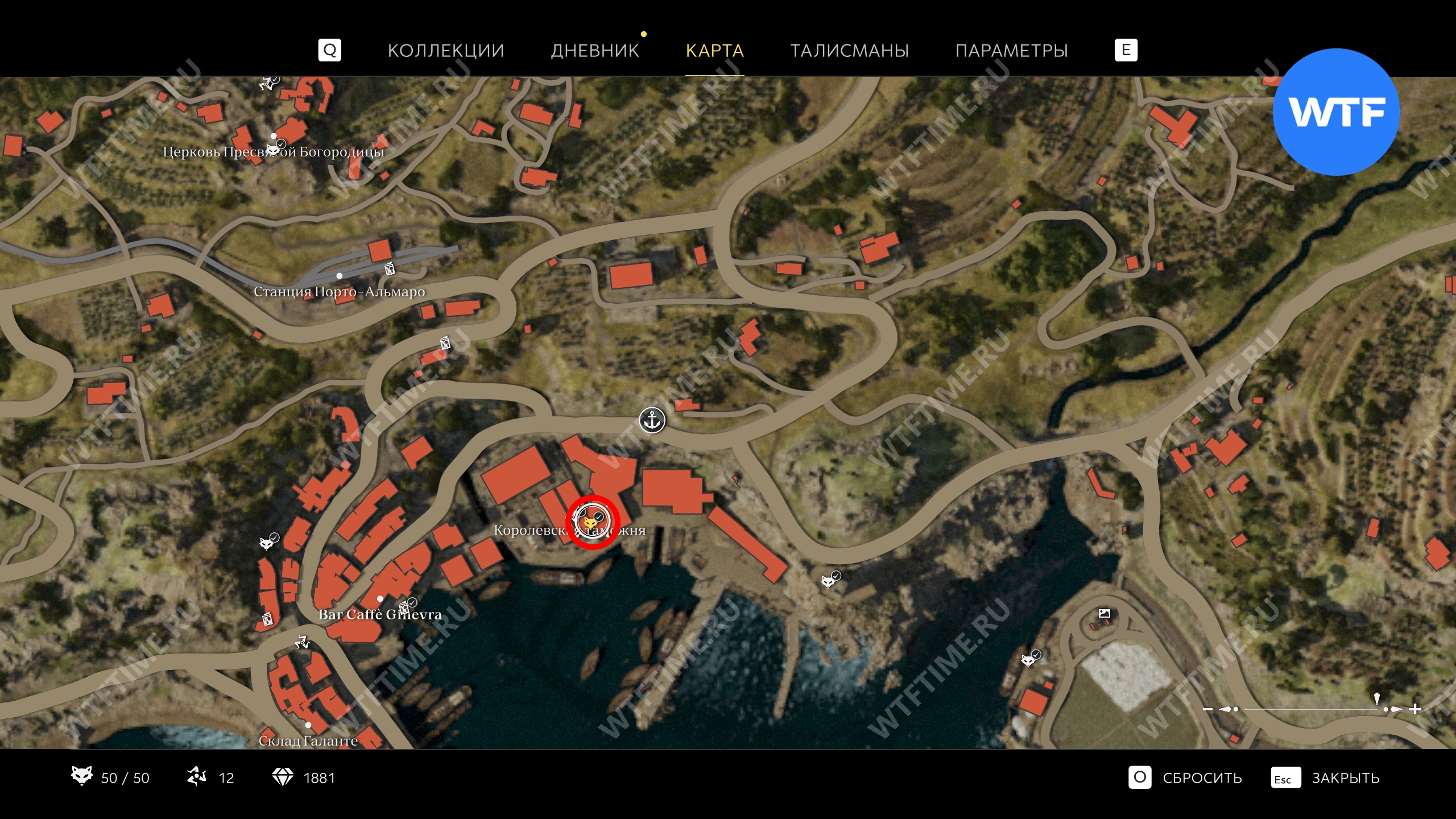Select the red-circled fox marker at Королевская таможня
Image resolution: width=1456 pixels, height=819 pixels.
[592, 522]
